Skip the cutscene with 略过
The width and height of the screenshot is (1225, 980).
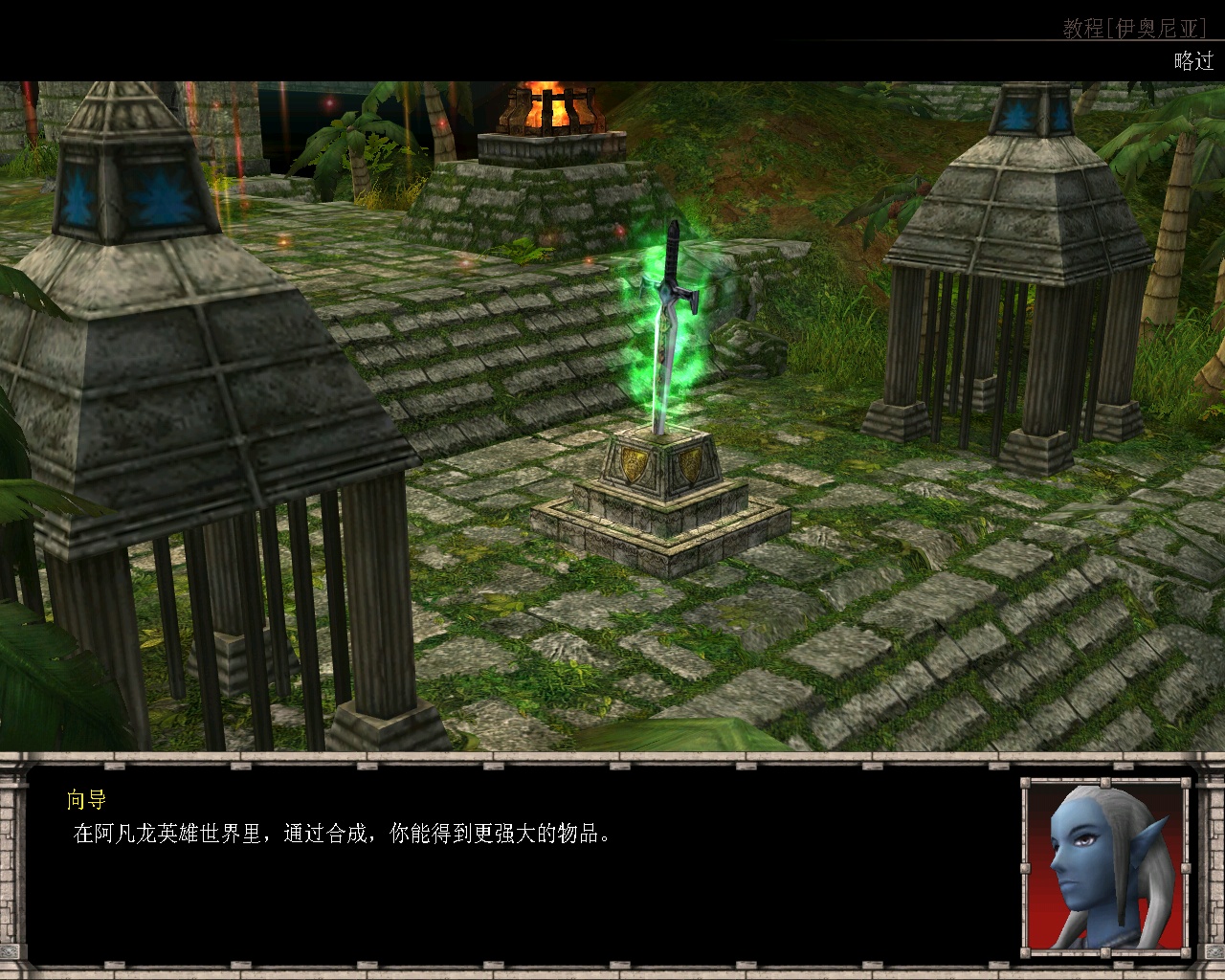1192,61
